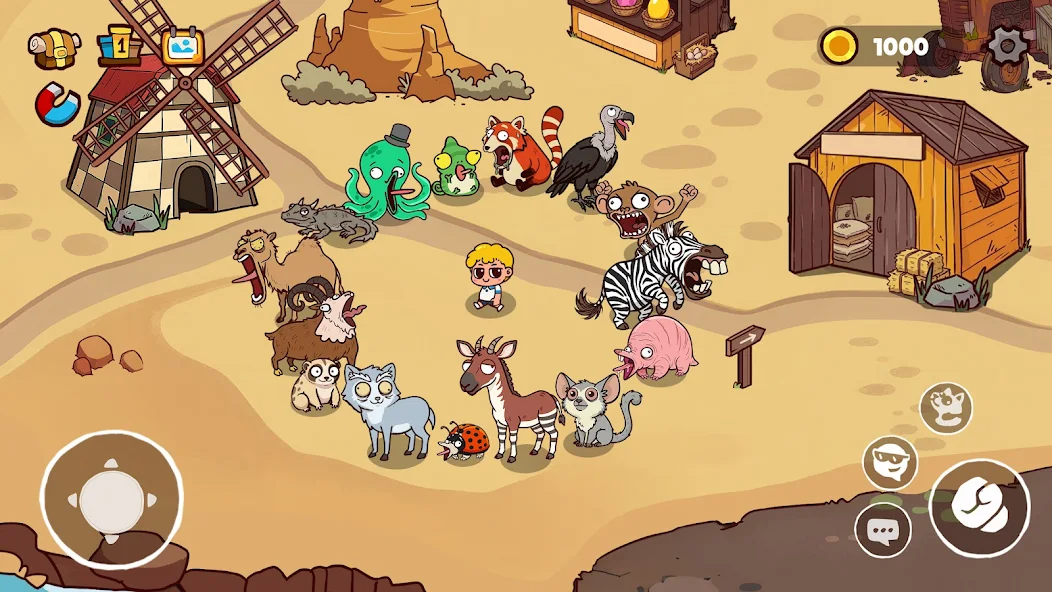
Task: Tap the gold coin balance icon
Action: (x=838, y=46)
